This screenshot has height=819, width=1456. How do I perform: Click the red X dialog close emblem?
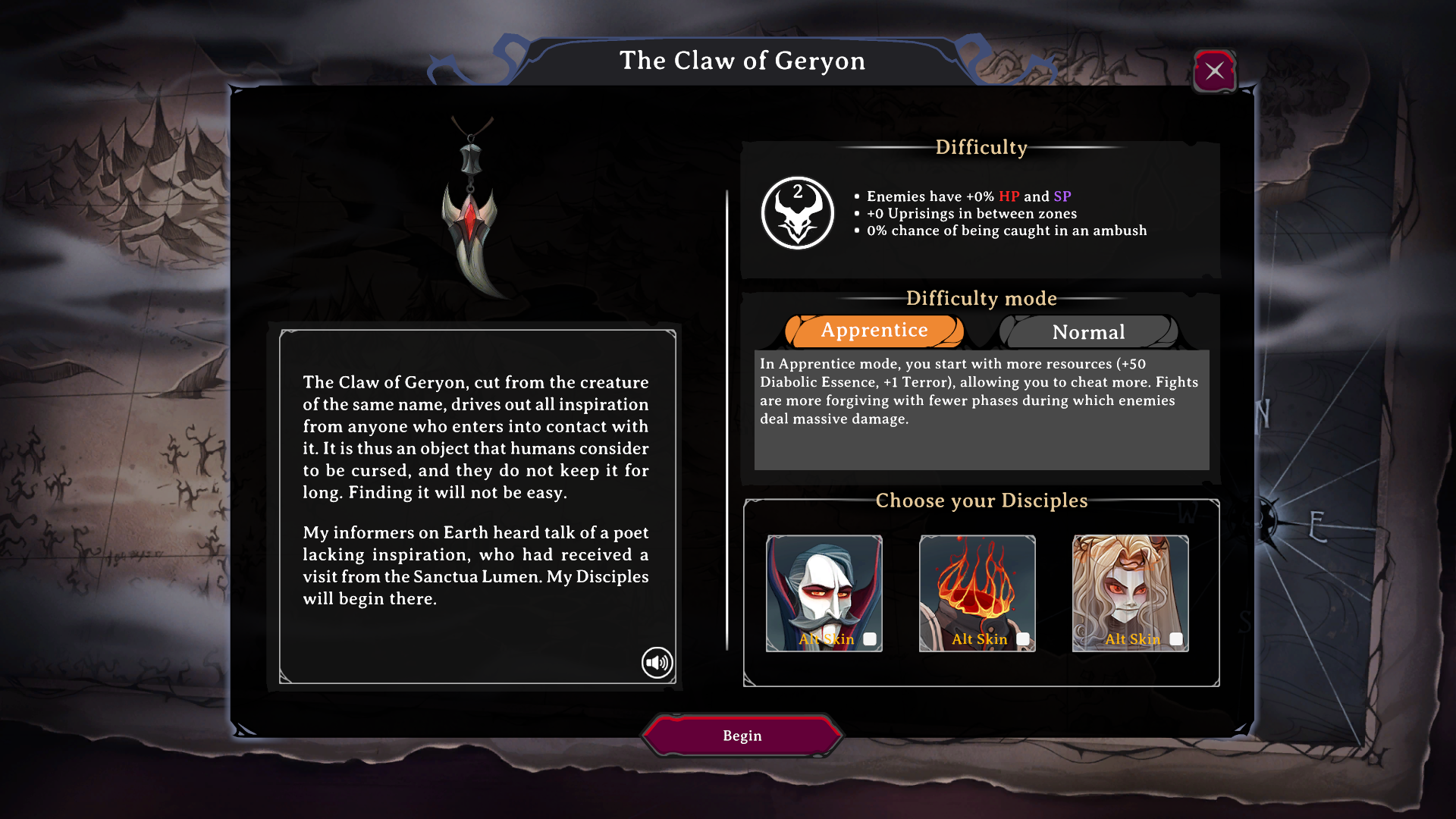click(x=1215, y=71)
